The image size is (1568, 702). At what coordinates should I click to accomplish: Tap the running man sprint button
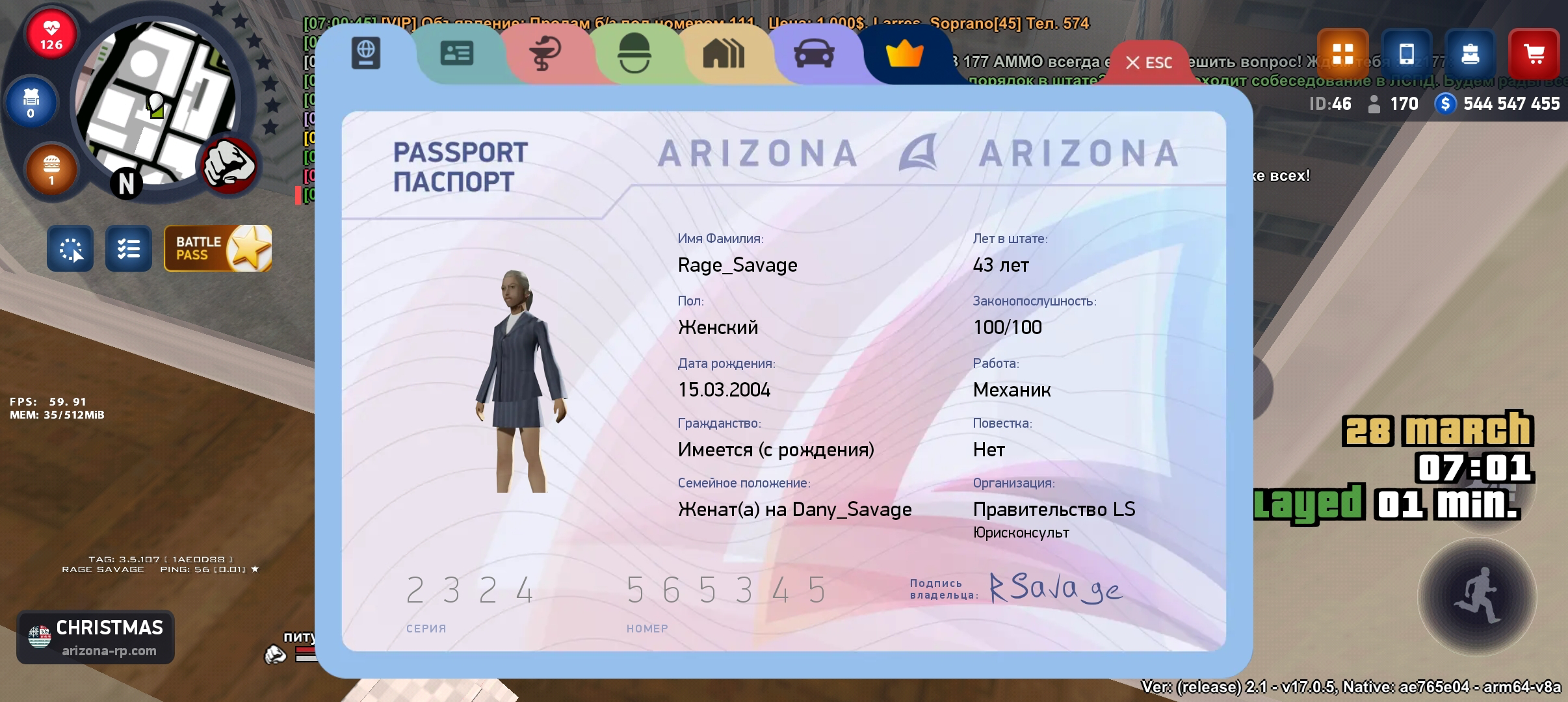click(1477, 597)
